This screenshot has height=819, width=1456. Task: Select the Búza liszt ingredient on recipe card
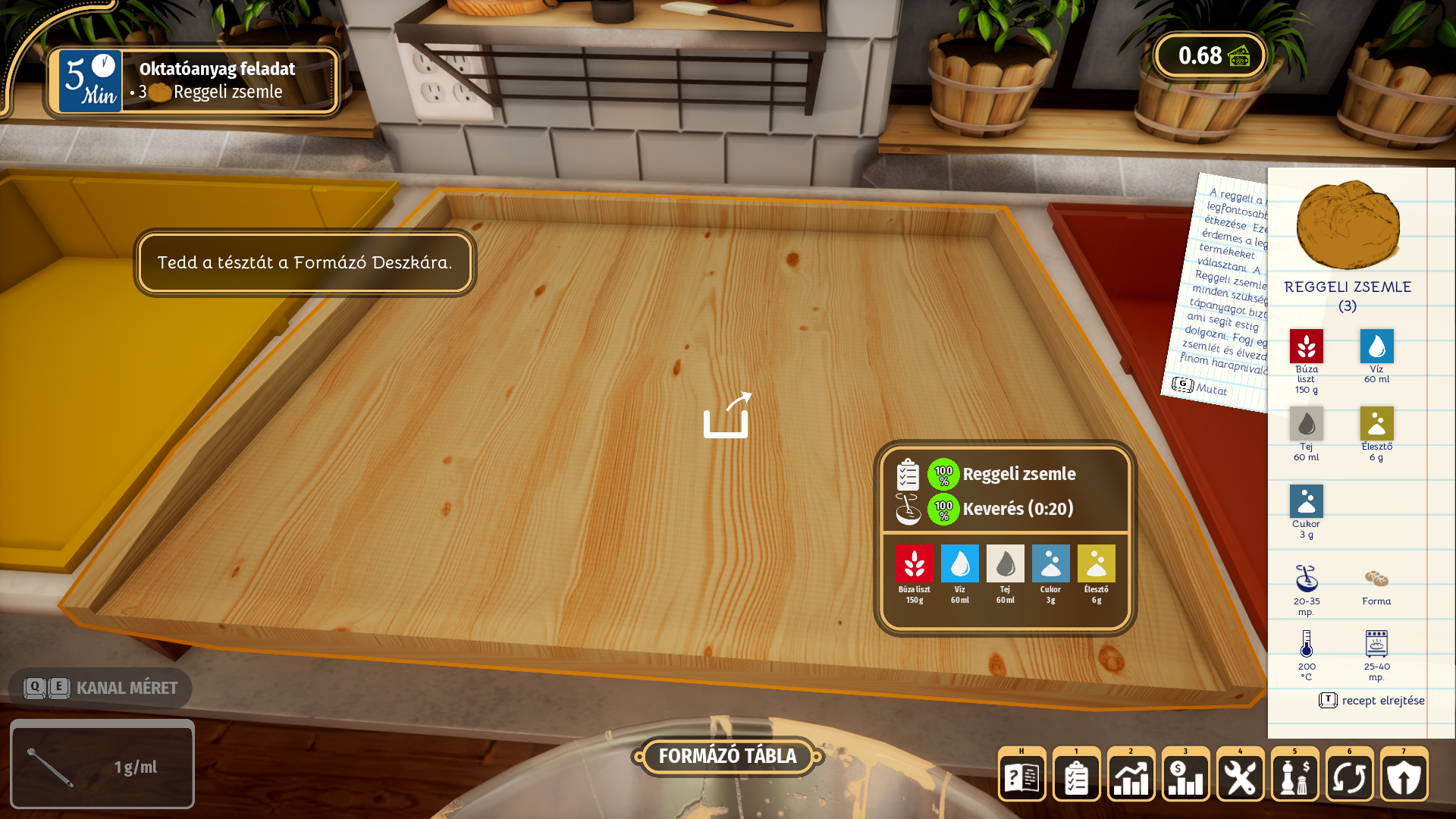1306,347
